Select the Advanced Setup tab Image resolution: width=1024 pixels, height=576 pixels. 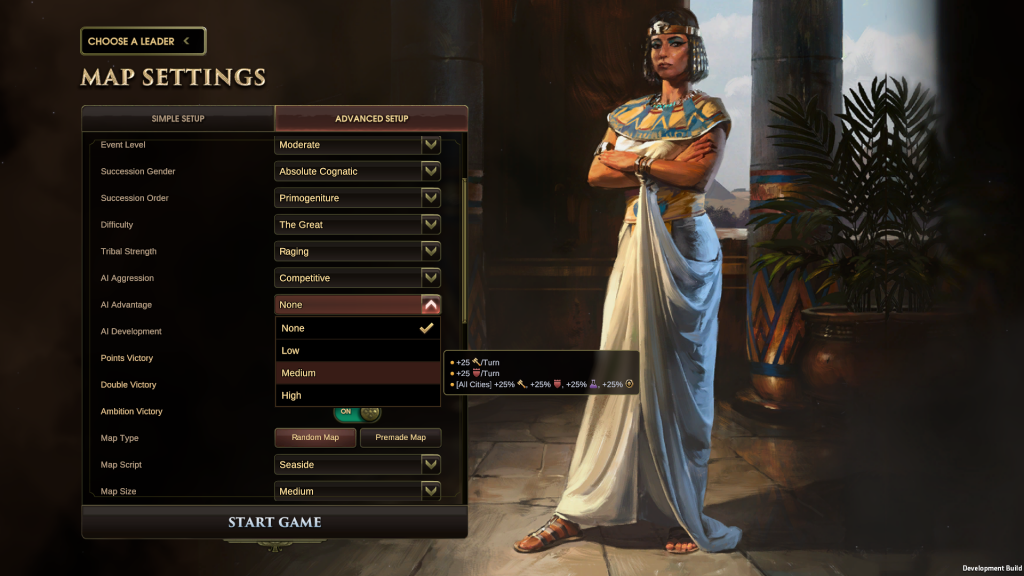click(371, 118)
